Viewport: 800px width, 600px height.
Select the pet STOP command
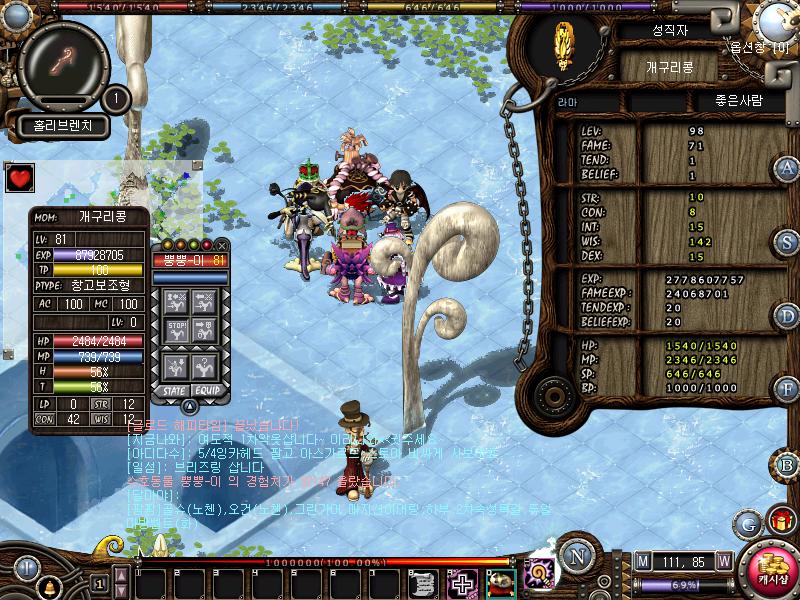pyautogui.click(x=176, y=330)
